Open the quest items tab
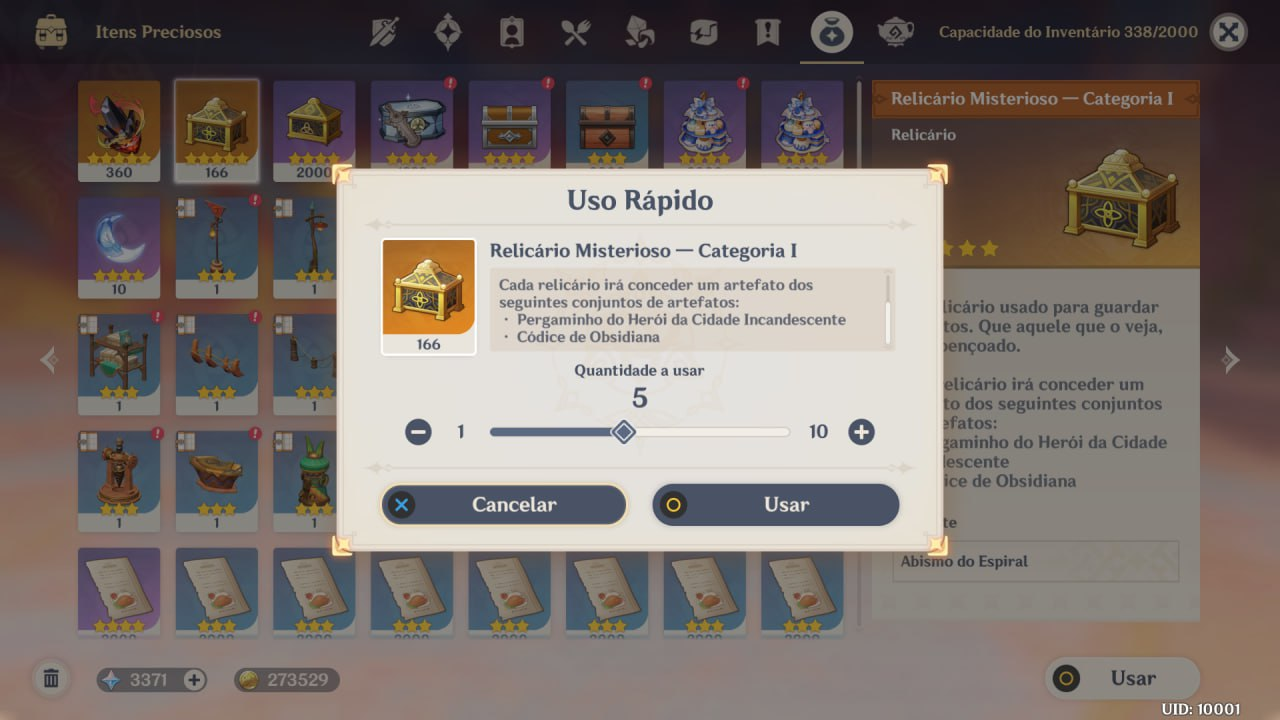This screenshot has width=1280, height=720. point(767,32)
